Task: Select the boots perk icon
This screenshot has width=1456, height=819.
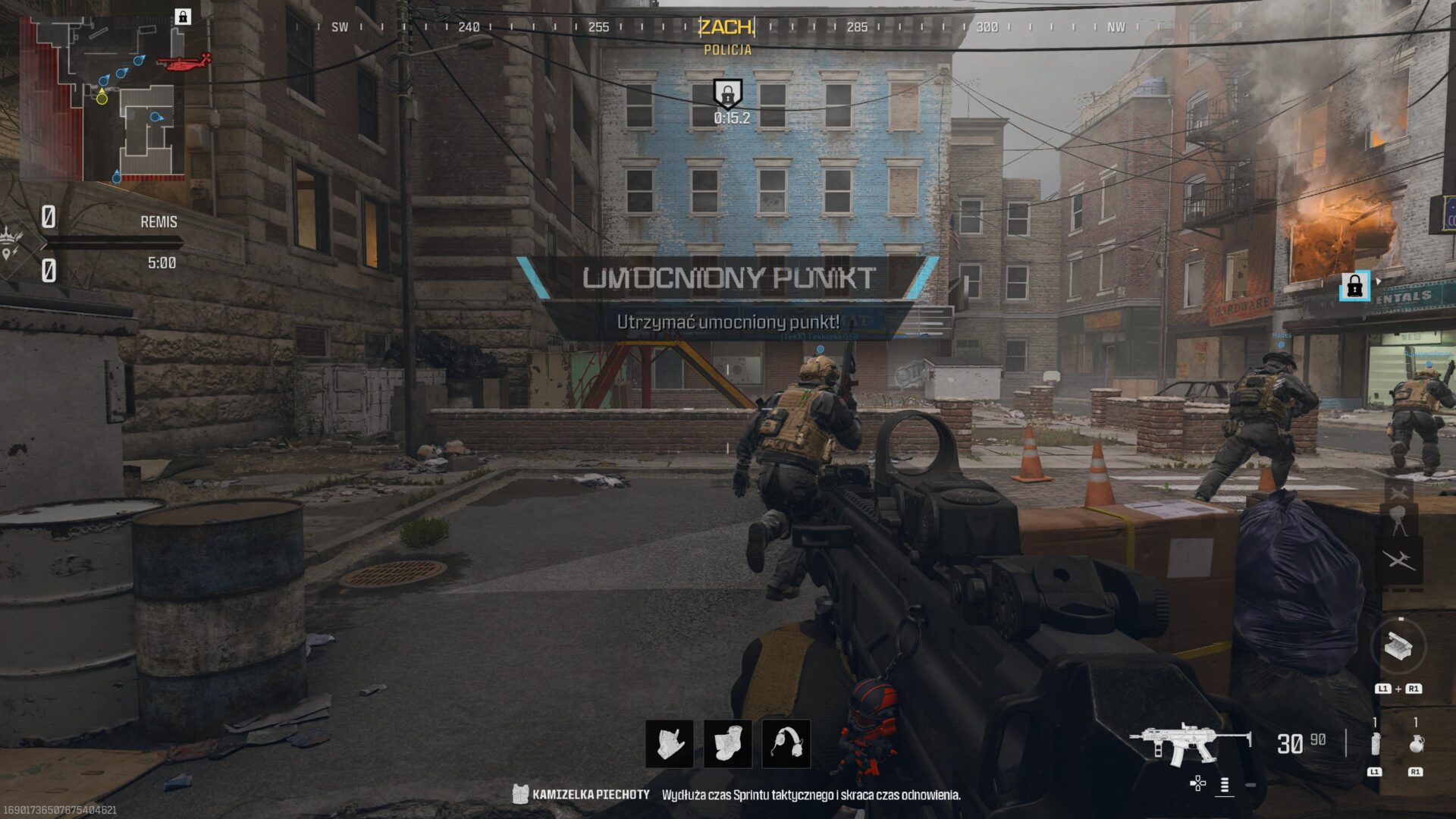Action: 728,743
